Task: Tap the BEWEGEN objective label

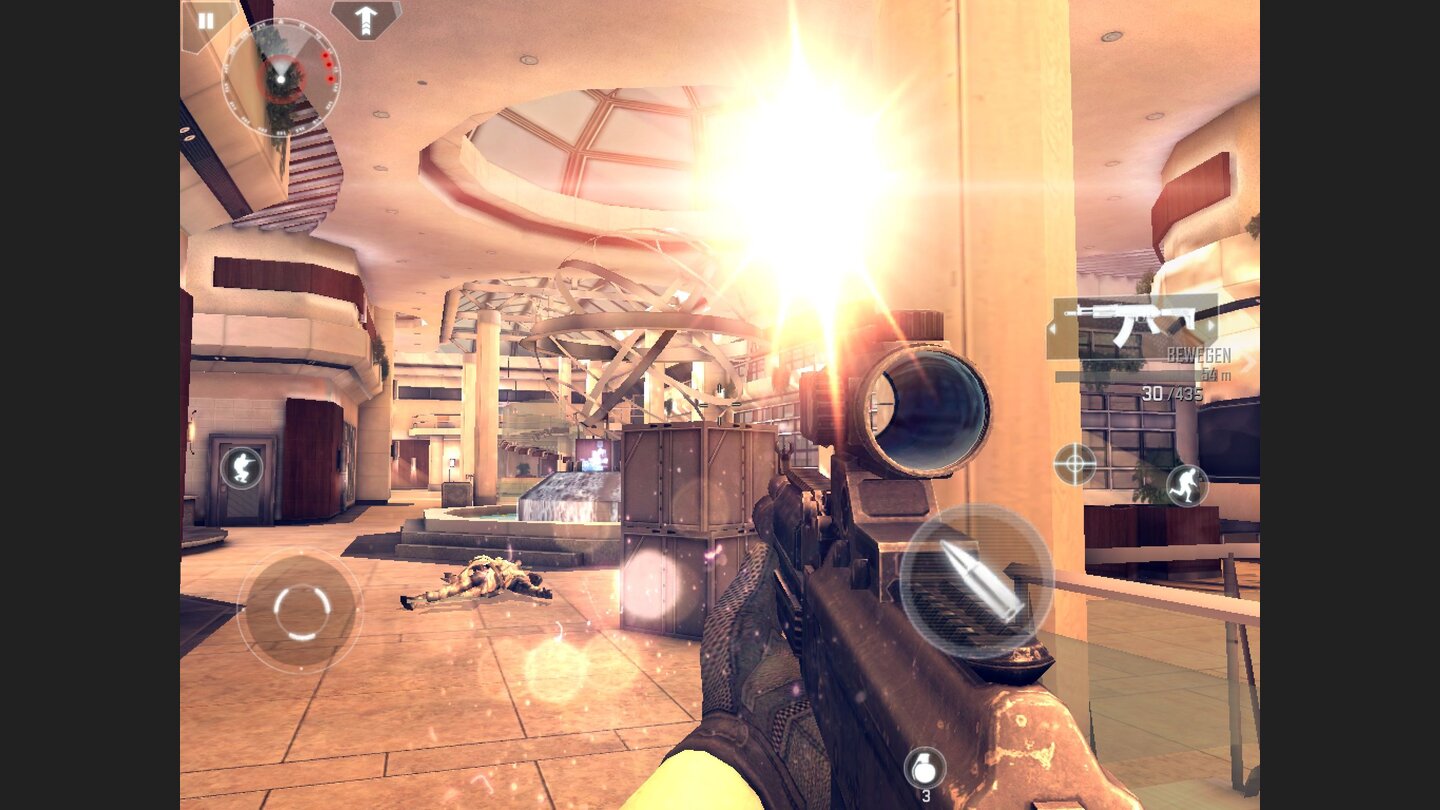Action: (x=1200, y=353)
